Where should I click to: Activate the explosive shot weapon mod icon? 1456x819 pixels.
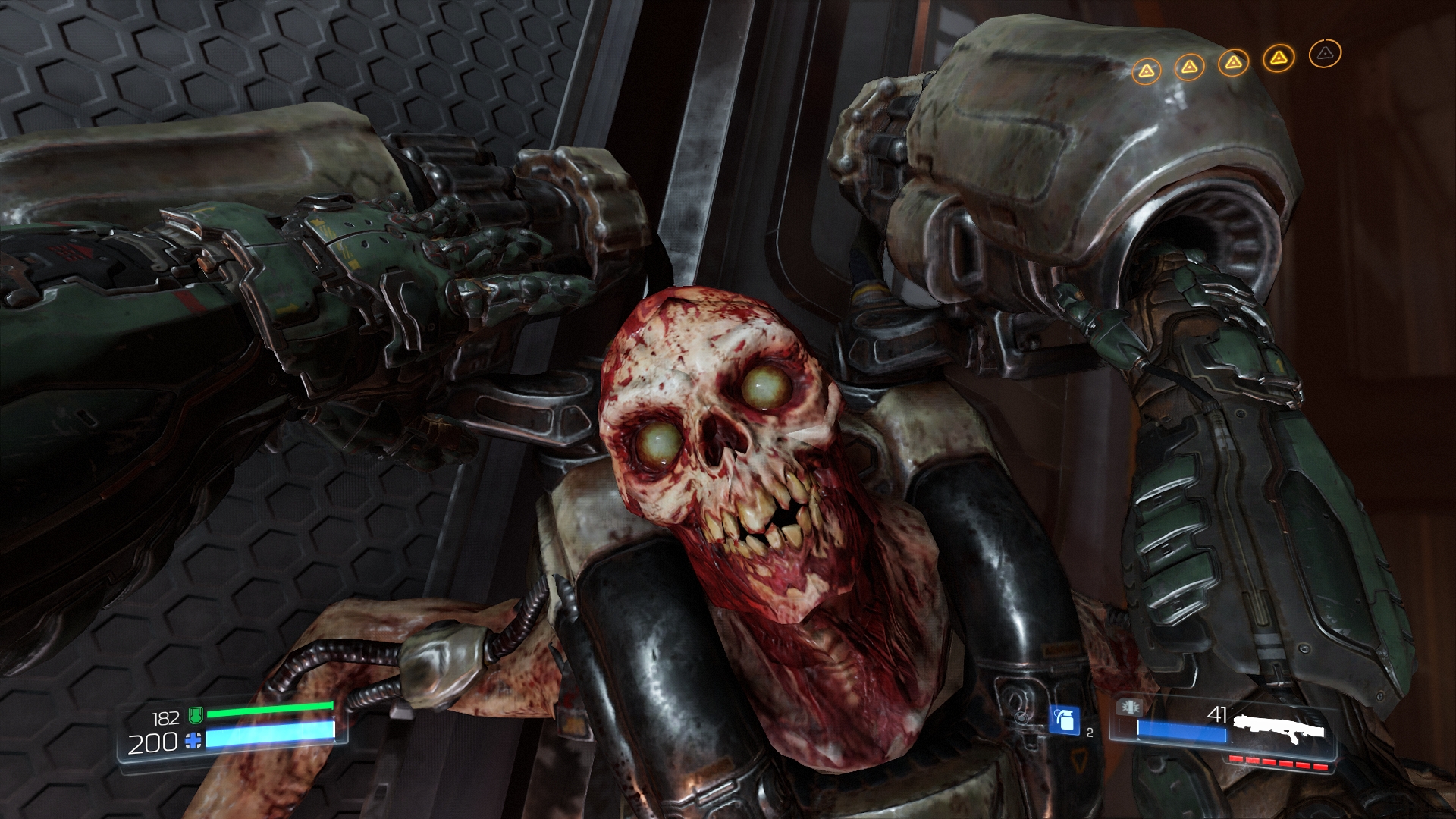[x=1128, y=708]
